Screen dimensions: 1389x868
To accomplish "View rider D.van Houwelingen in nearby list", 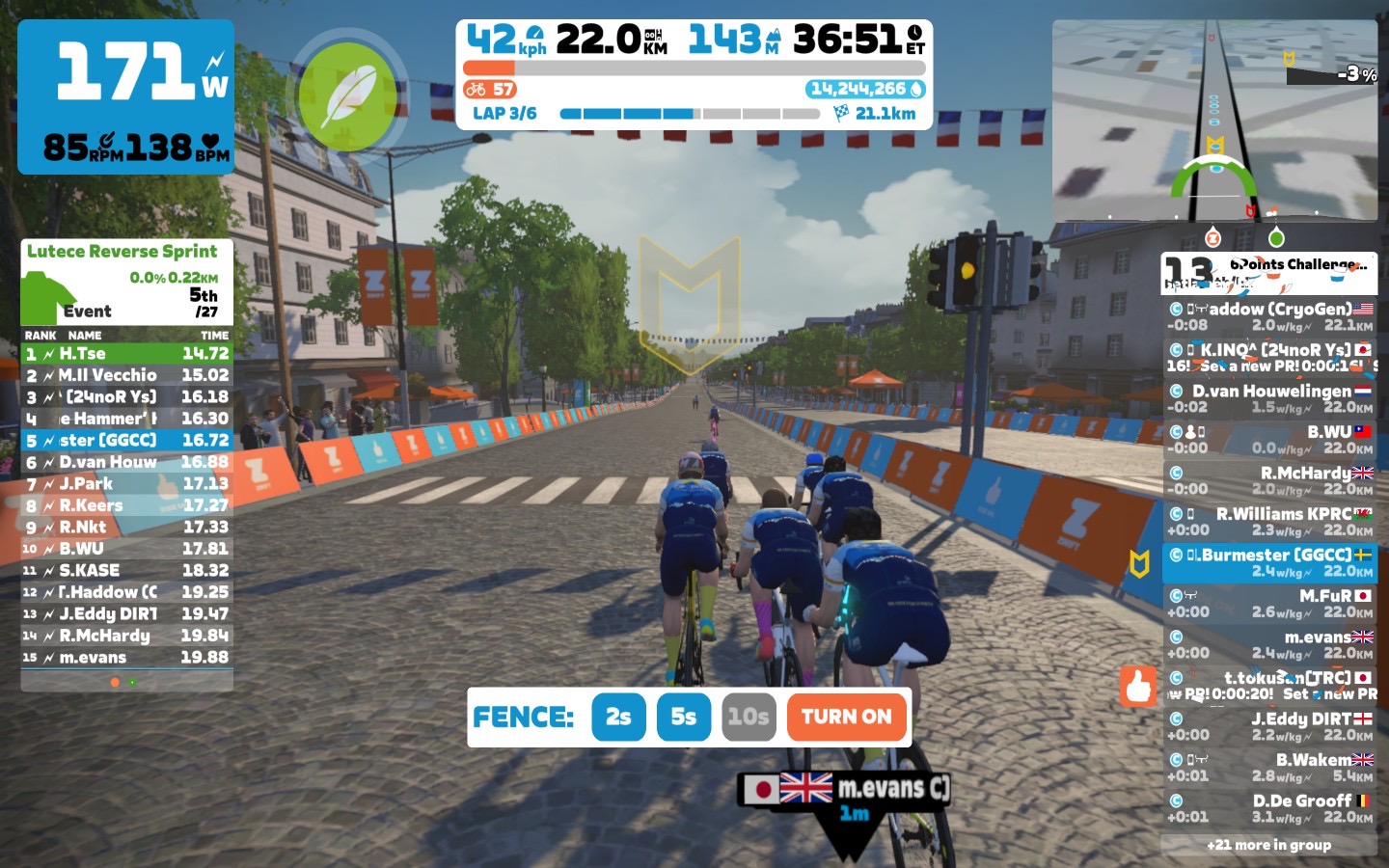I will pyautogui.click(x=1269, y=398).
